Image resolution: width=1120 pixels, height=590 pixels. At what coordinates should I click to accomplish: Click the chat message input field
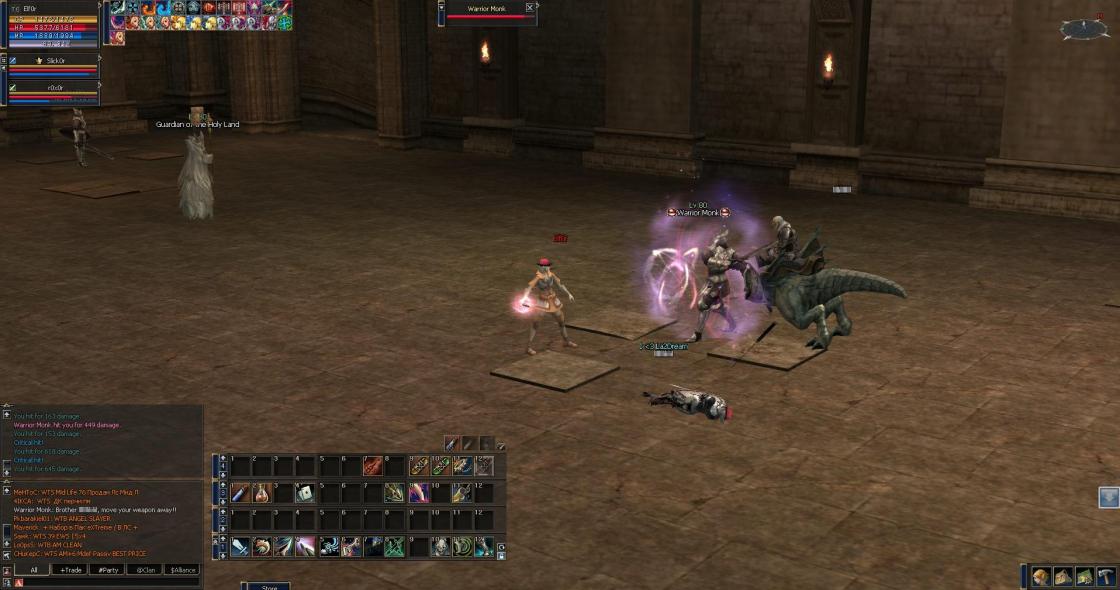point(110,582)
